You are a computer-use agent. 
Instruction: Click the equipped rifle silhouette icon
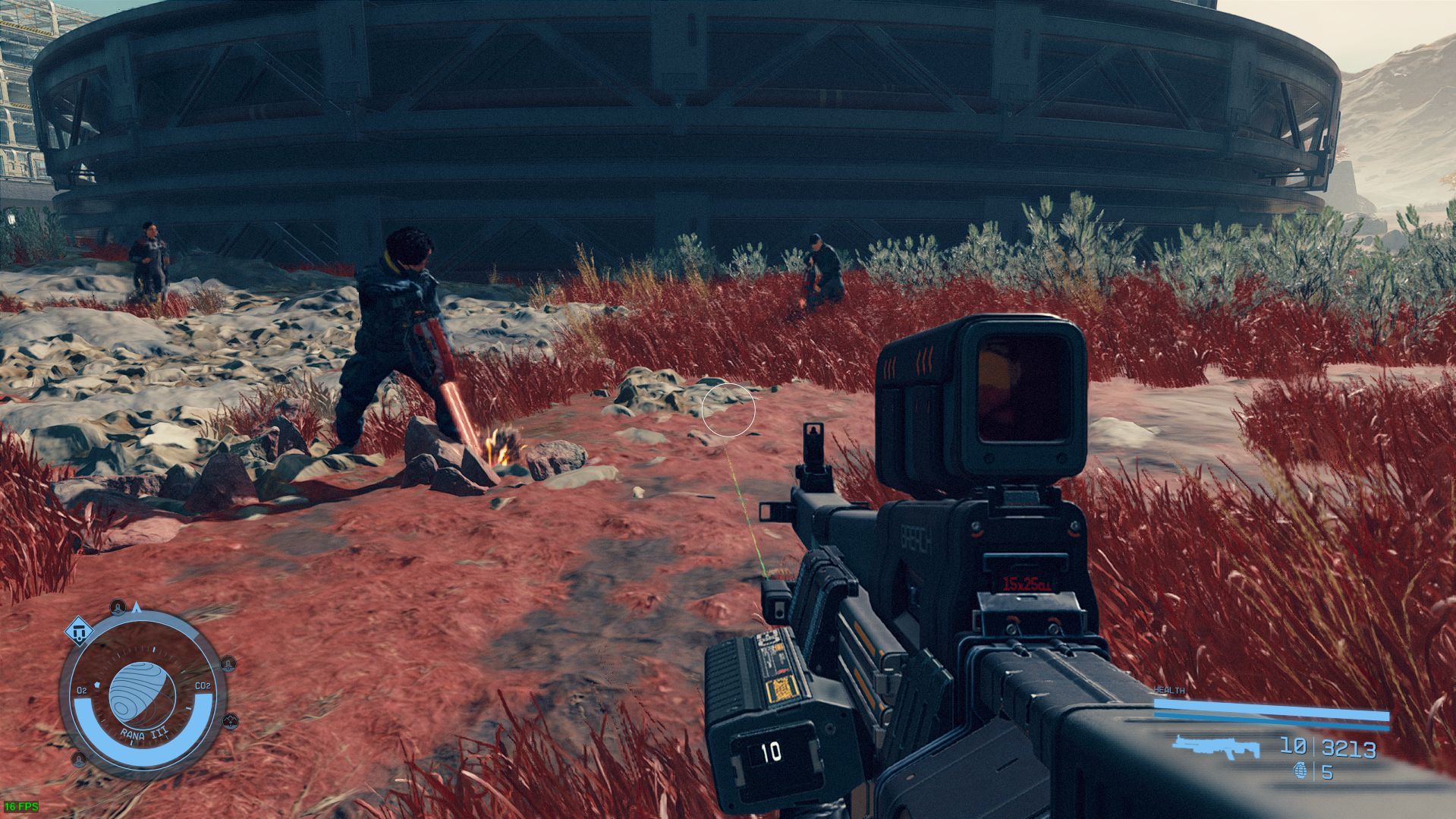1214,747
